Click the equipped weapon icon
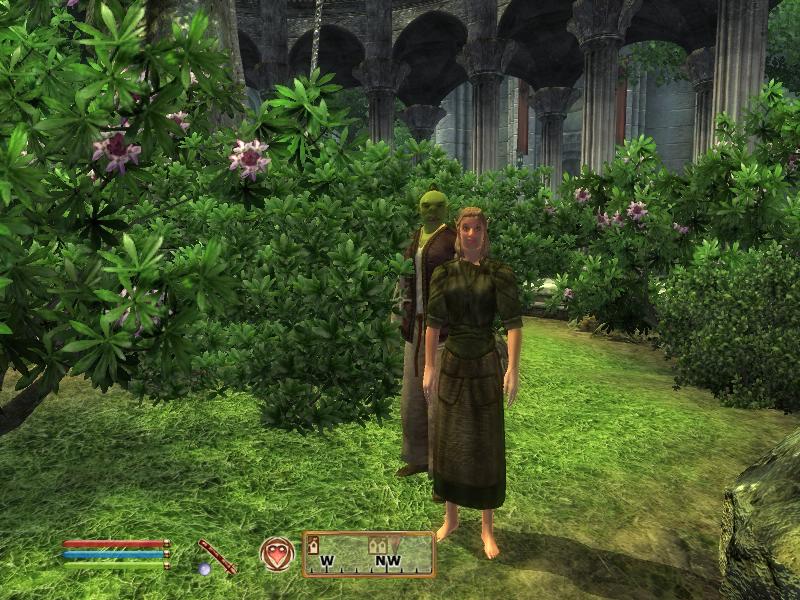This screenshot has height=600, width=800. click(216, 556)
